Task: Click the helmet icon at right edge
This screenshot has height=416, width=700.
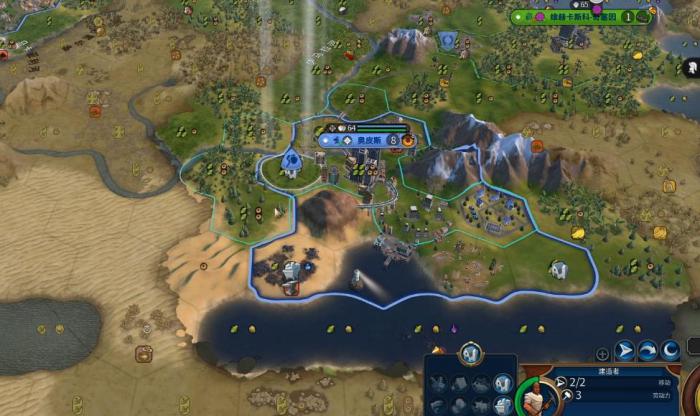Action: point(691,68)
